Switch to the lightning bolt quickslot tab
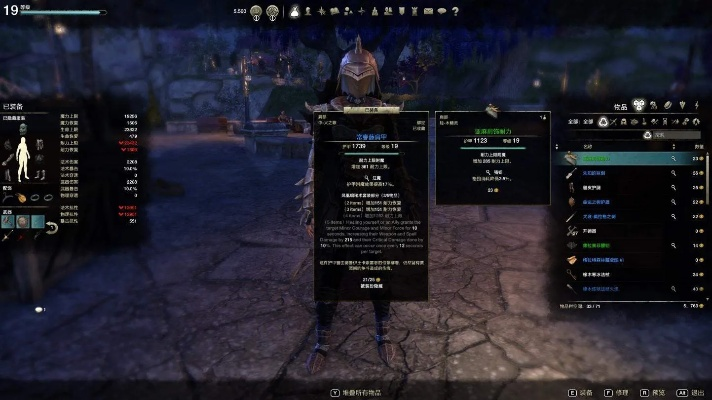The width and height of the screenshot is (712, 400). click(x=696, y=105)
